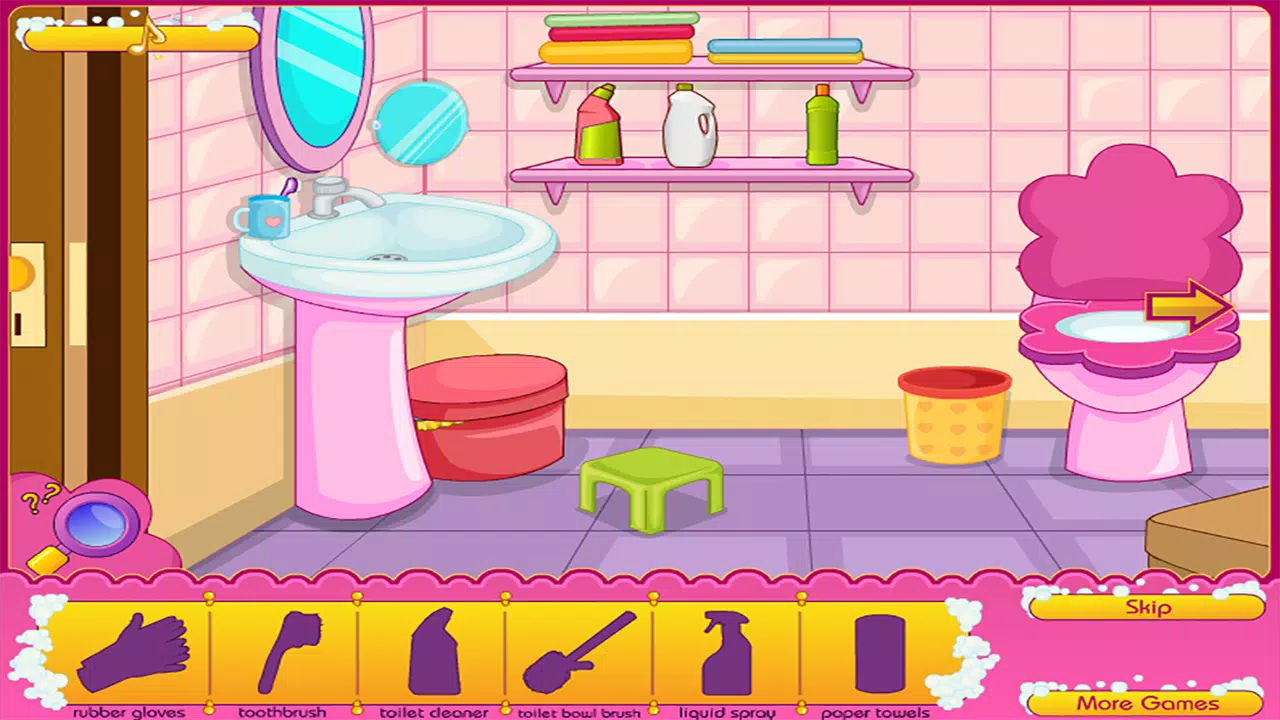
Task: Open More Games
Action: point(1148,700)
